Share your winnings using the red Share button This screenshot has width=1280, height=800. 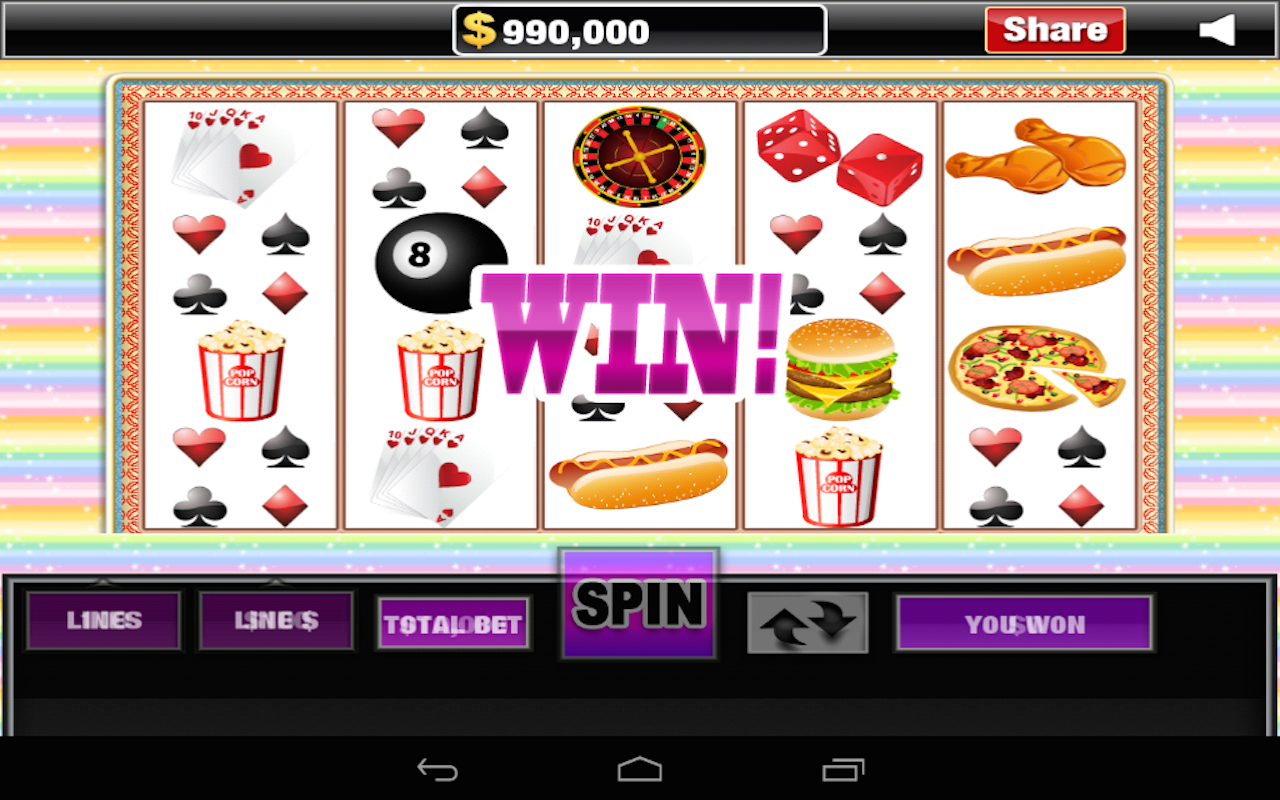(x=1054, y=29)
